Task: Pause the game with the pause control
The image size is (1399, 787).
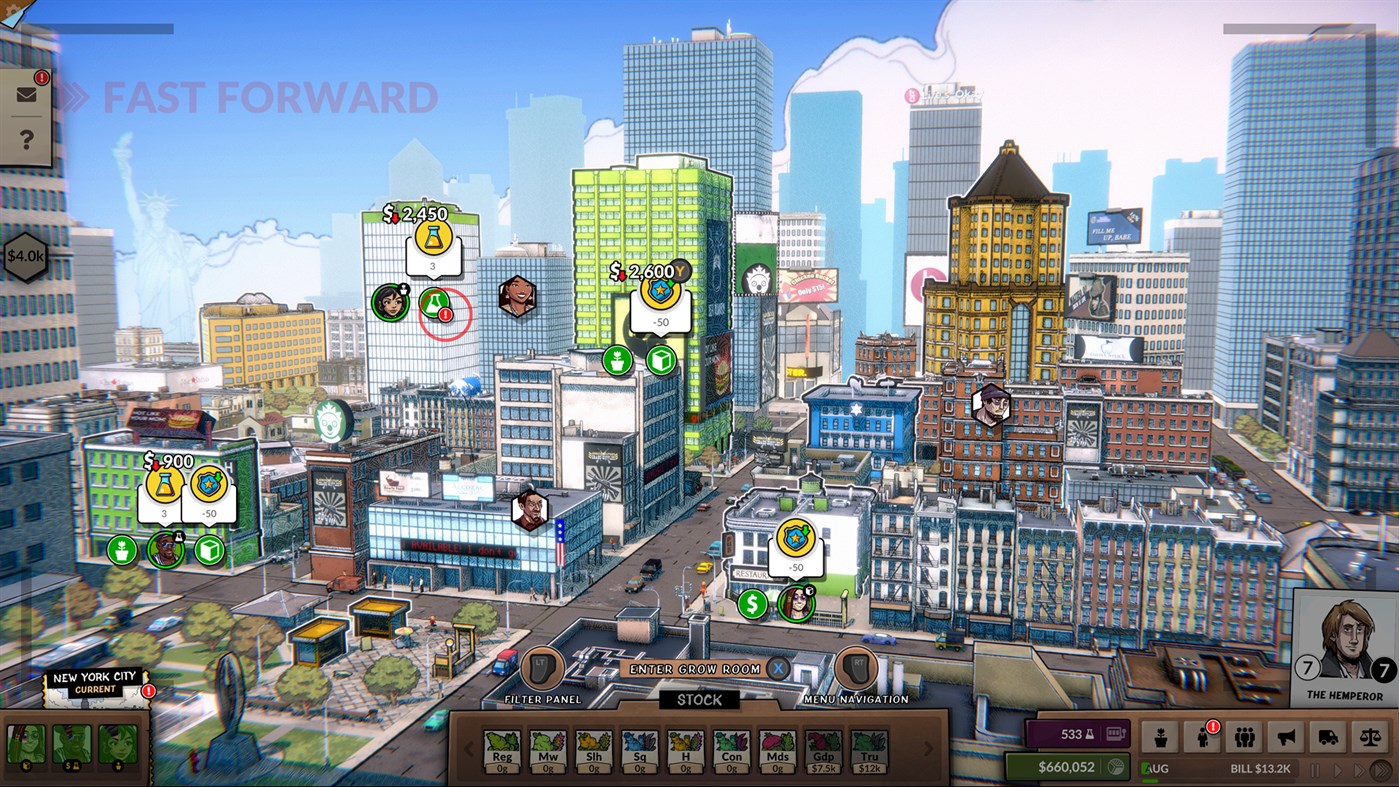Action: pos(1316,770)
